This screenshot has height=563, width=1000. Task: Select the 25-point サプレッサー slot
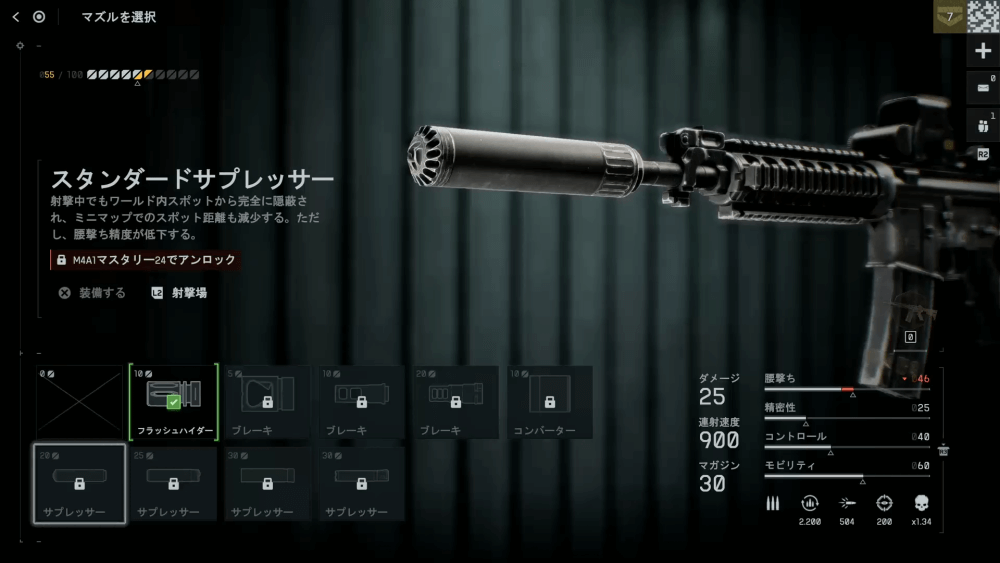coord(173,484)
